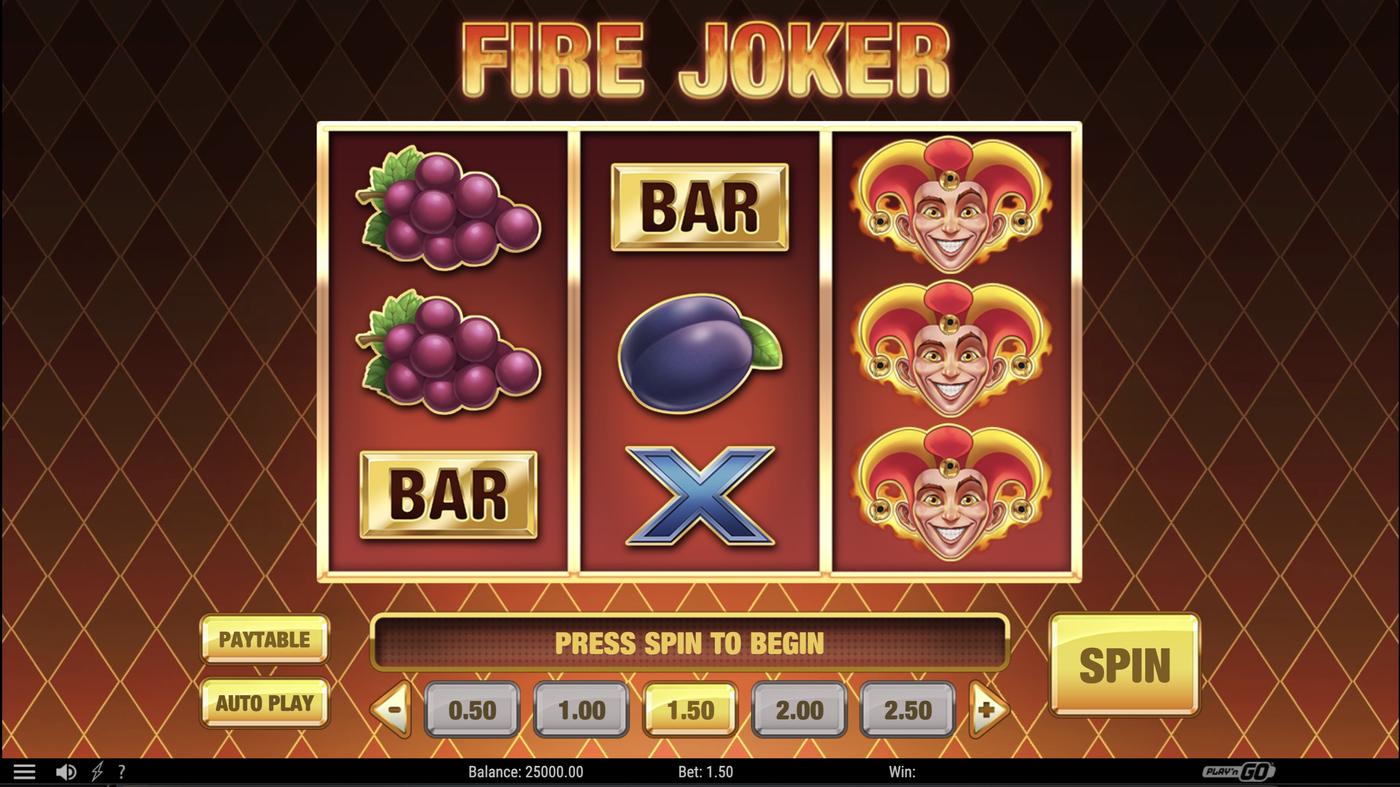Enable the 0.50 bet option
The height and width of the screenshot is (787, 1400).
(x=471, y=710)
